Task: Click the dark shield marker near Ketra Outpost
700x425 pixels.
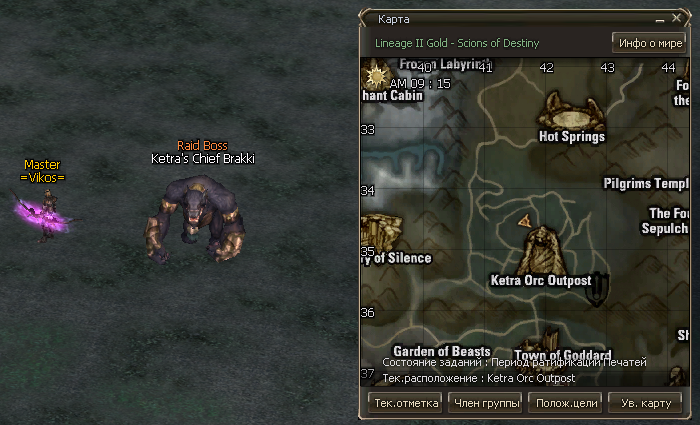Action: coord(600,288)
